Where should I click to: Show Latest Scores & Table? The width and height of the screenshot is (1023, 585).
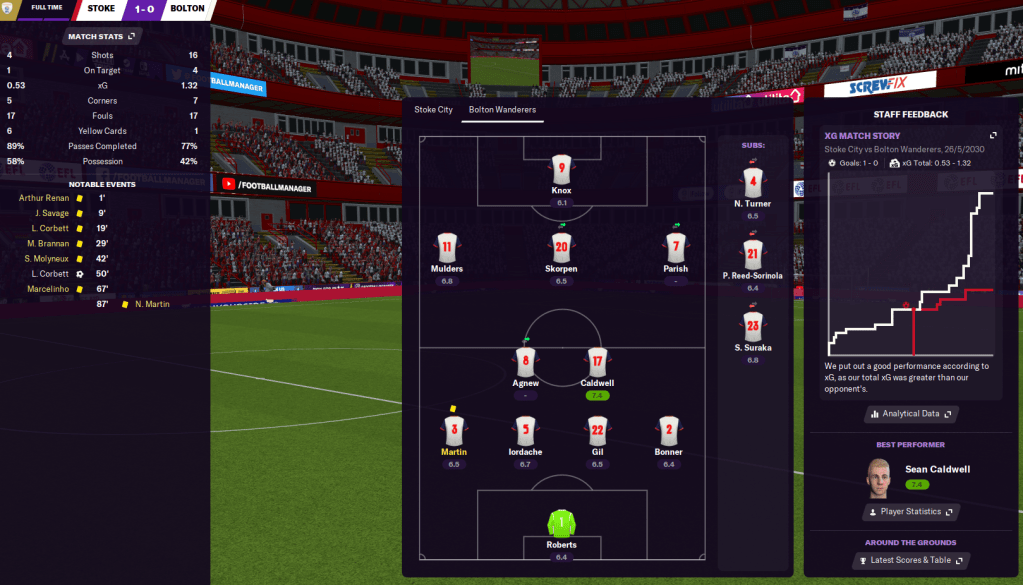[910, 560]
